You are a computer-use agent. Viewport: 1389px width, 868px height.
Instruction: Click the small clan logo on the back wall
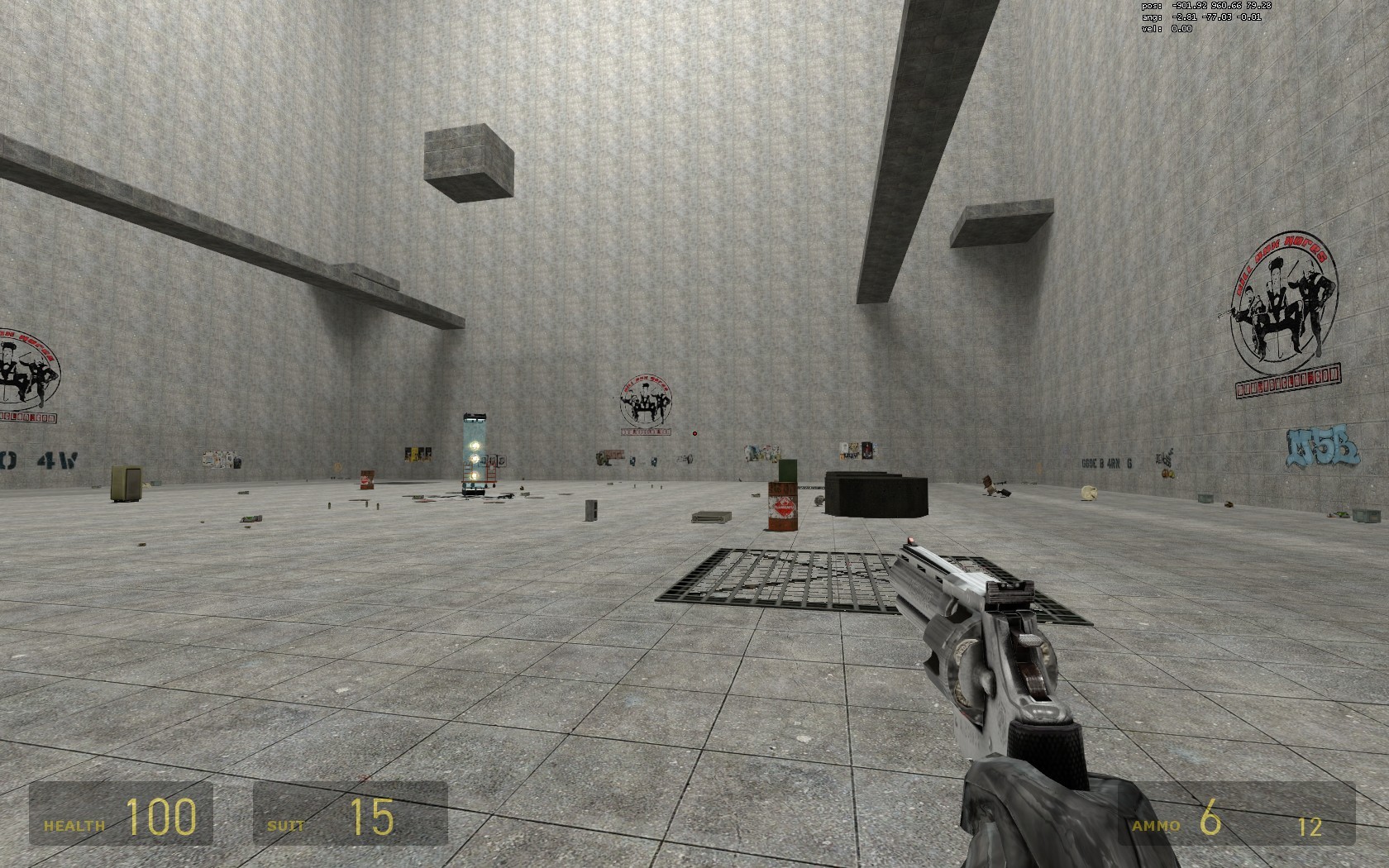tap(645, 400)
